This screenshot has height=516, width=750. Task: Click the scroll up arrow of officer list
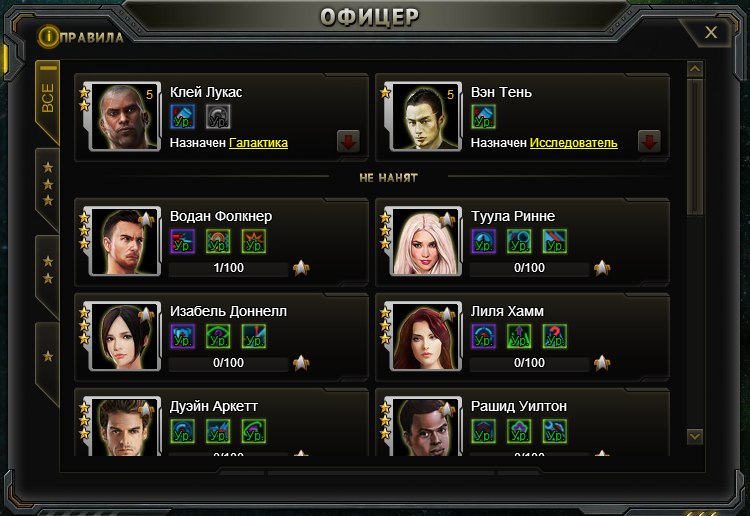tap(695, 70)
